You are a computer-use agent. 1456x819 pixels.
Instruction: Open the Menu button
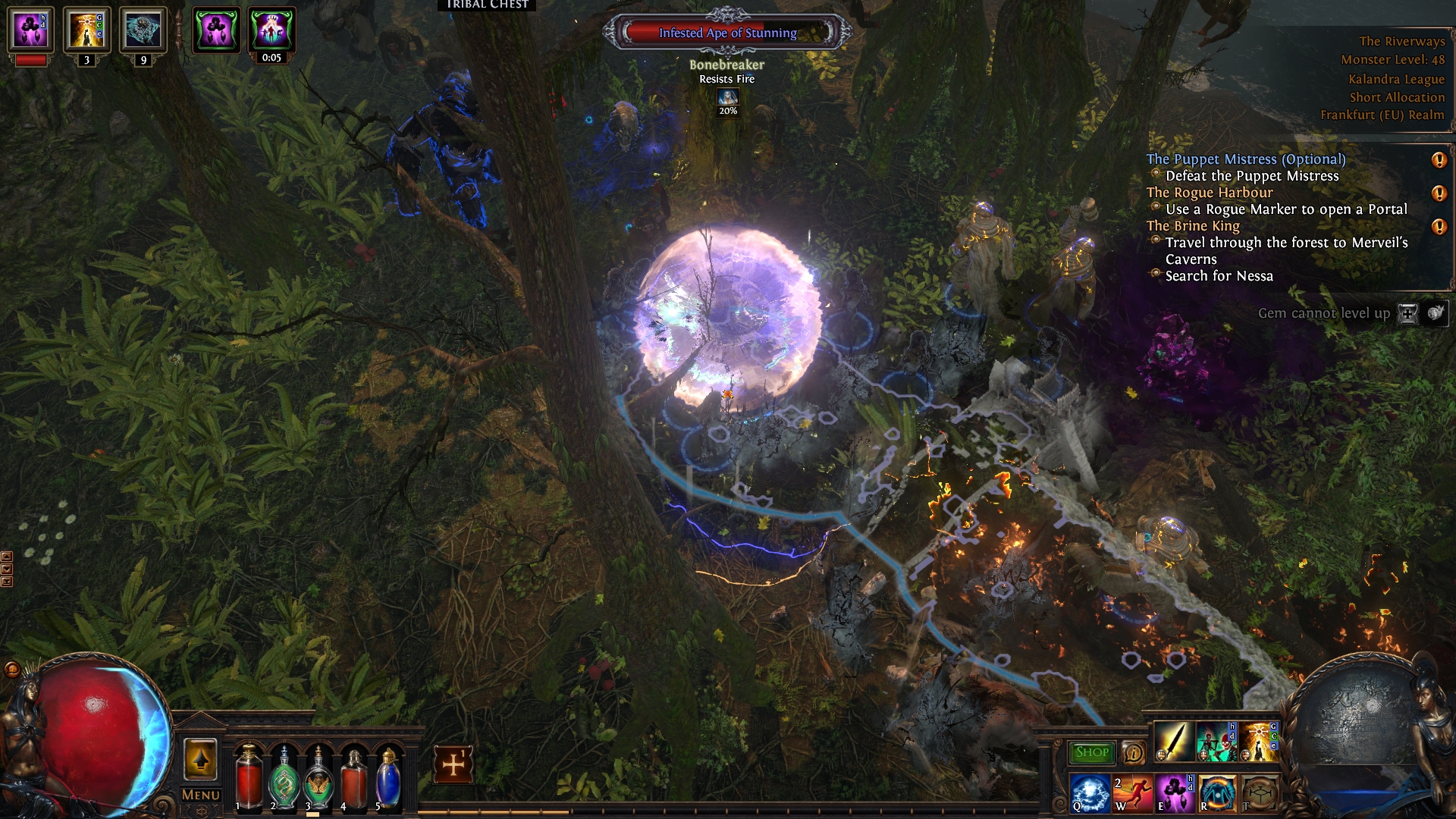(201, 795)
